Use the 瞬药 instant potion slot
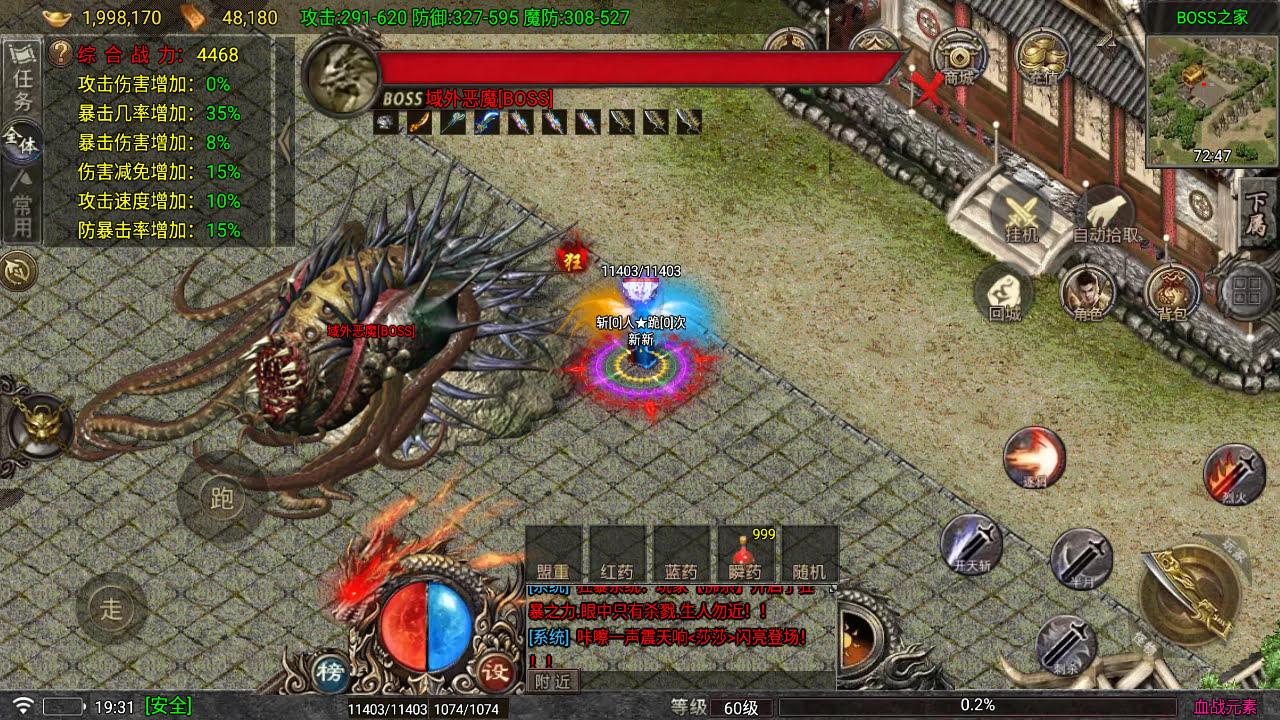1280x720 pixels. pyautogui.click(x=745, y=556)
